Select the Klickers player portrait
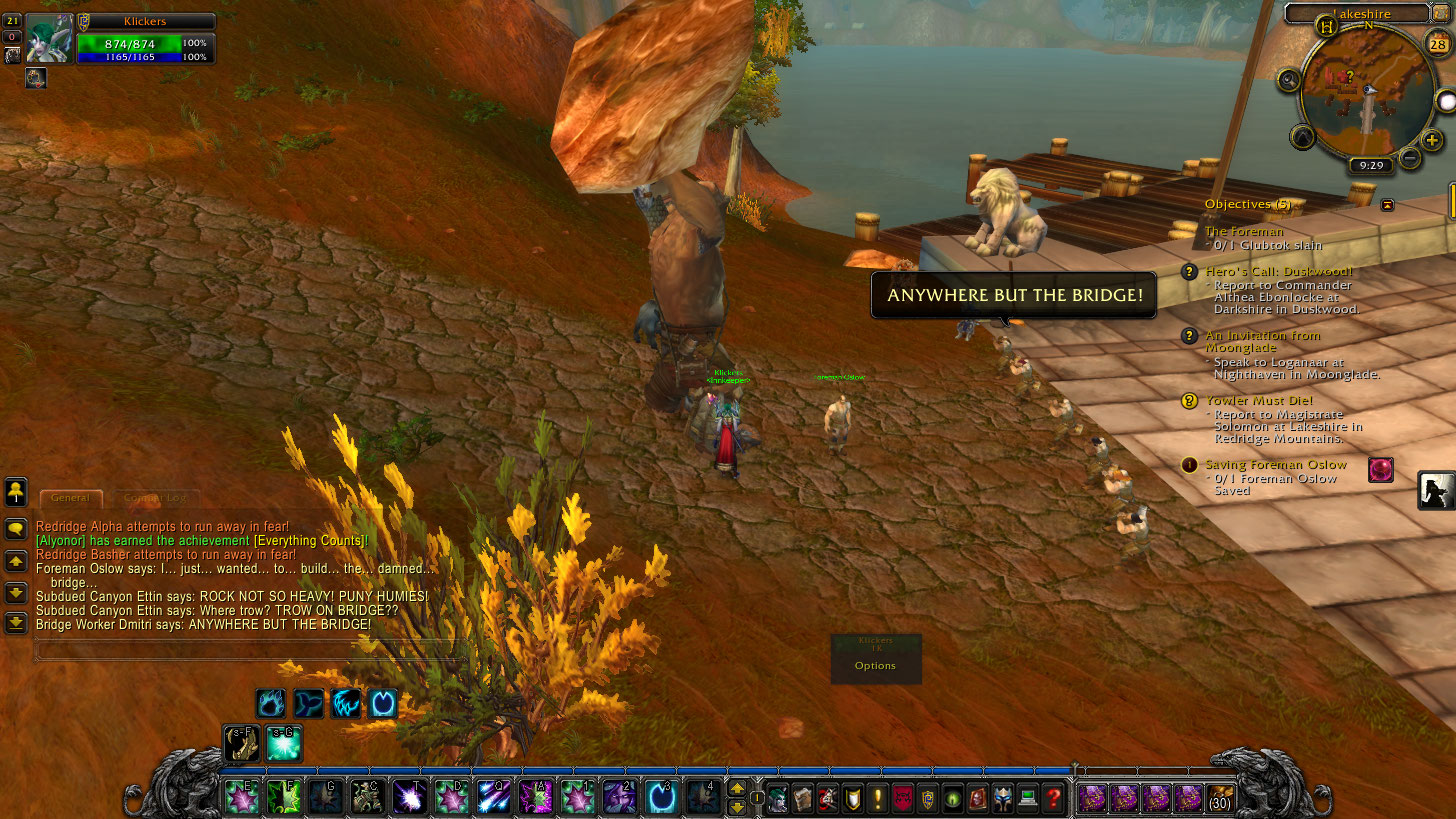 [48, 39]
